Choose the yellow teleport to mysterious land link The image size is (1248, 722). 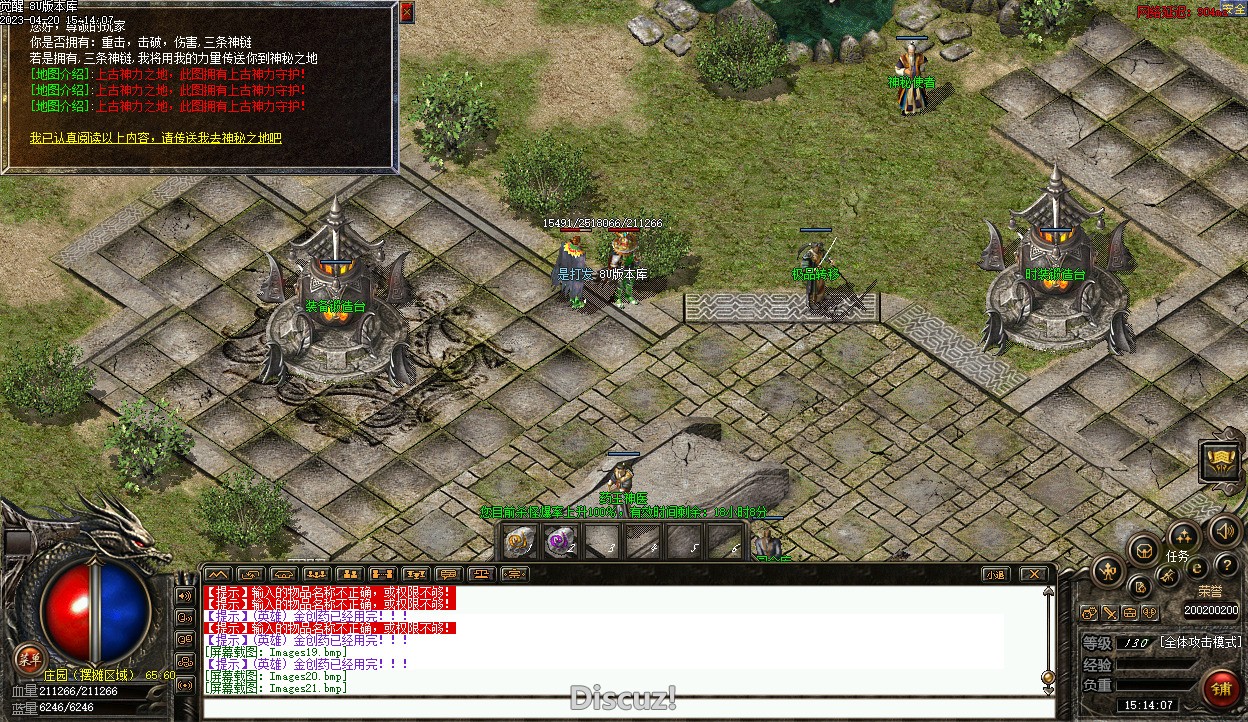[156, 138]
